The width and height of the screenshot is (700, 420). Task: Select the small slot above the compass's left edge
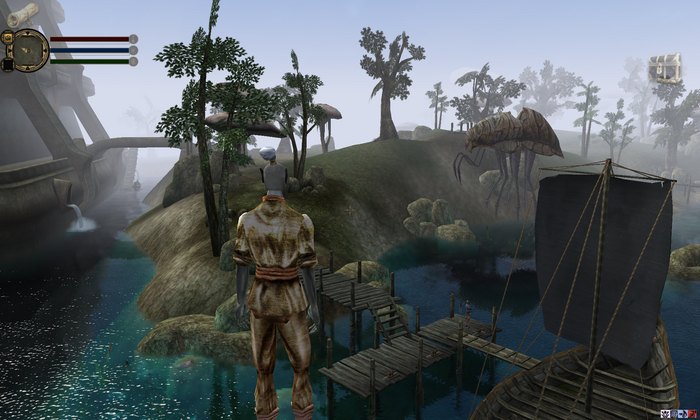point(7,37)
